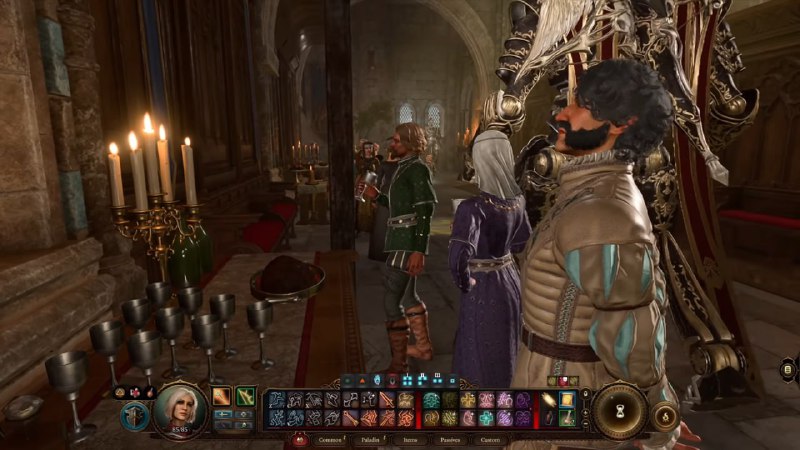Select the melee weapon set icon
Screen dimensions: 800x450
pos(221,396)
